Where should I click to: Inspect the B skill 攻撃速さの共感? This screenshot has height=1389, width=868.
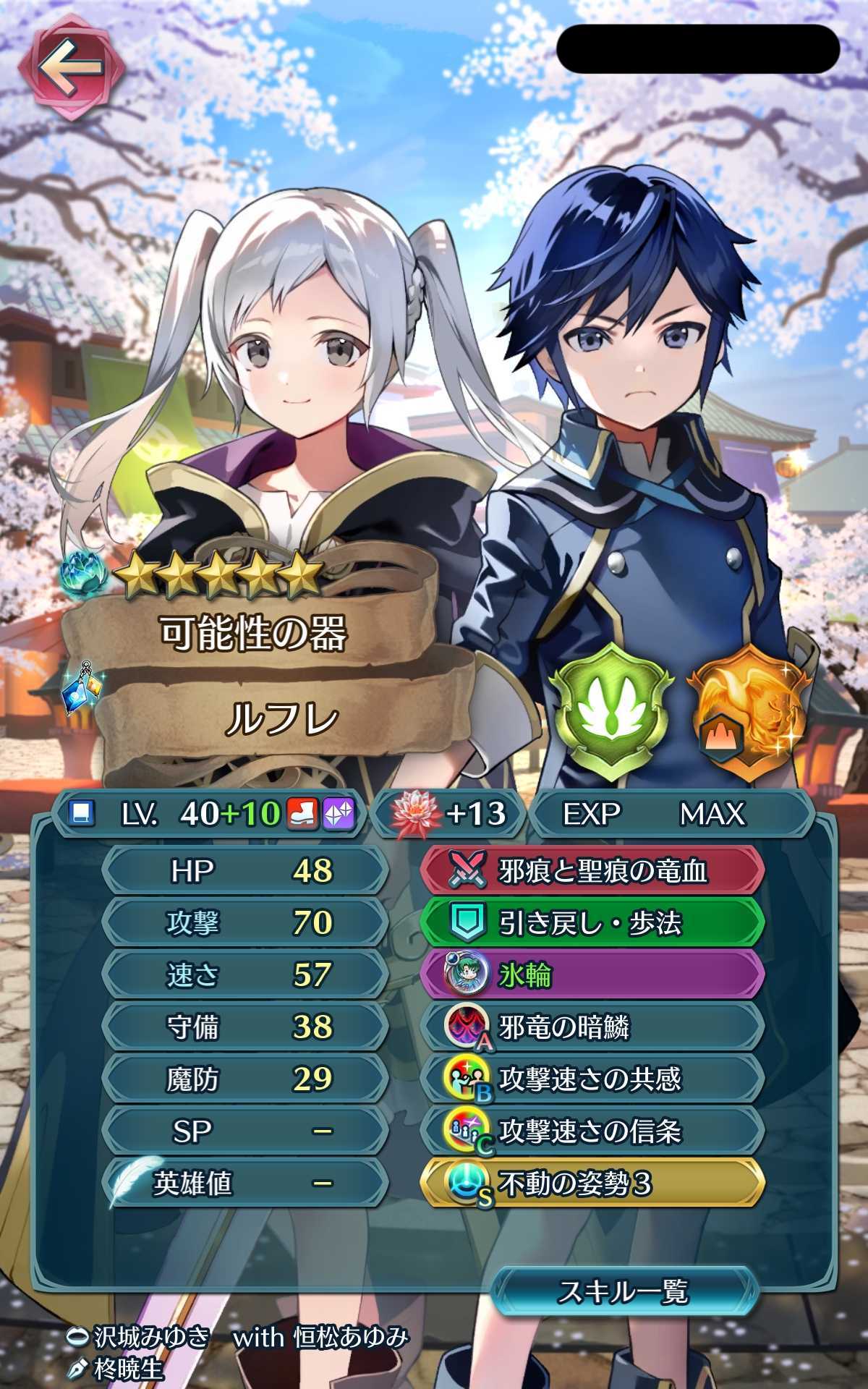(592, 1079)
